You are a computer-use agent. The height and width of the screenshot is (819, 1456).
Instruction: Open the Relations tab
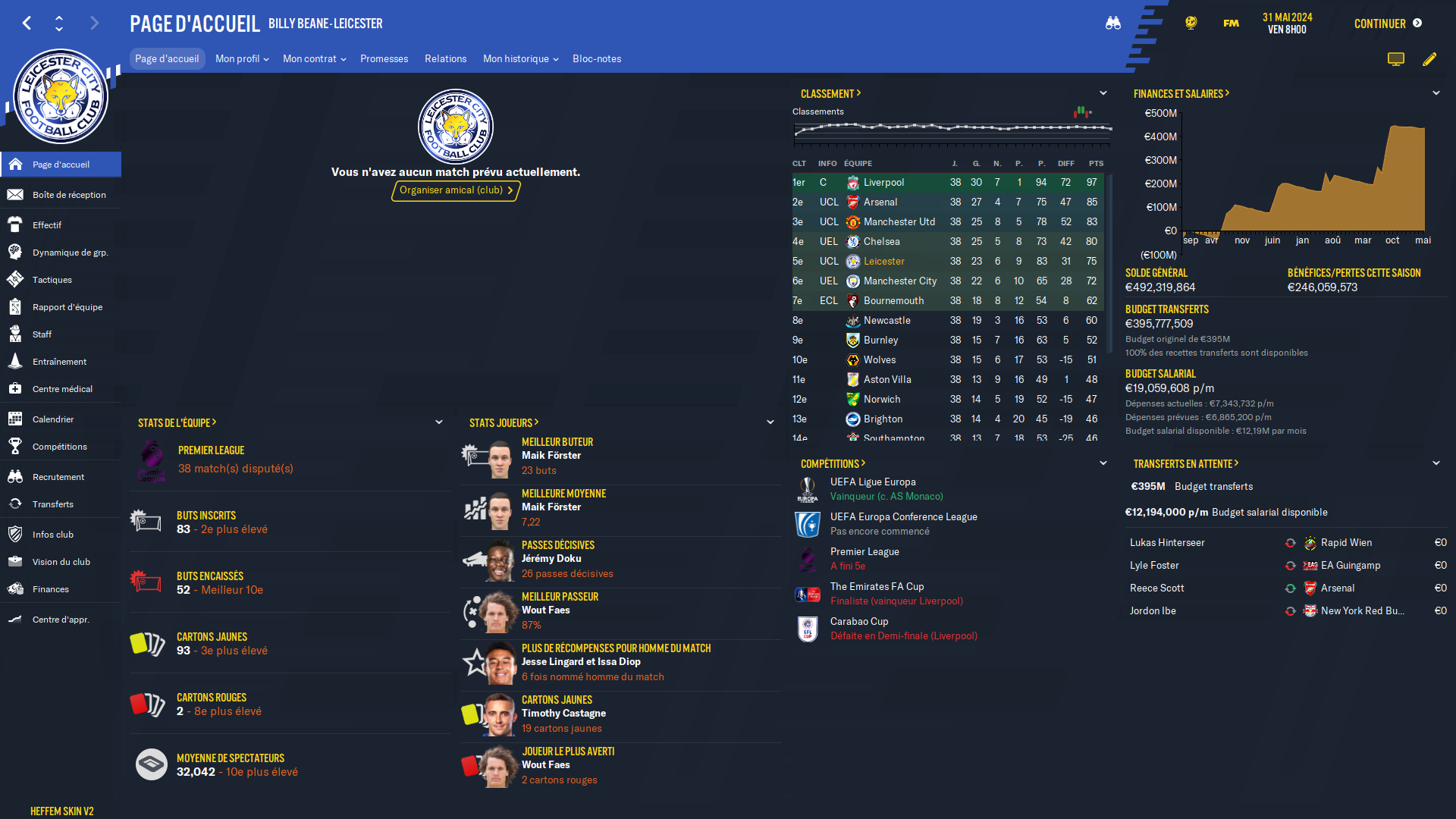[445, 58]
